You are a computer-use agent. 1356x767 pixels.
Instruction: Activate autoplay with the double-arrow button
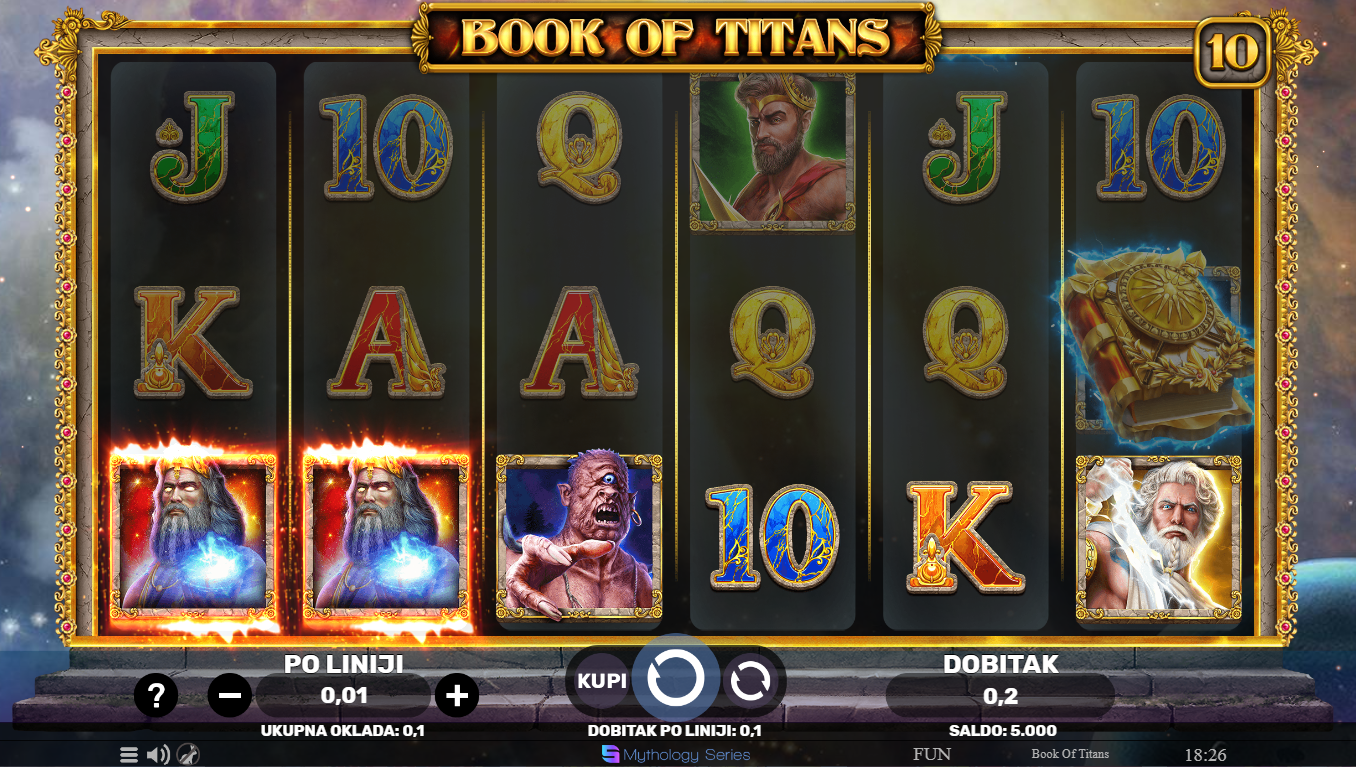pos(750,681)
